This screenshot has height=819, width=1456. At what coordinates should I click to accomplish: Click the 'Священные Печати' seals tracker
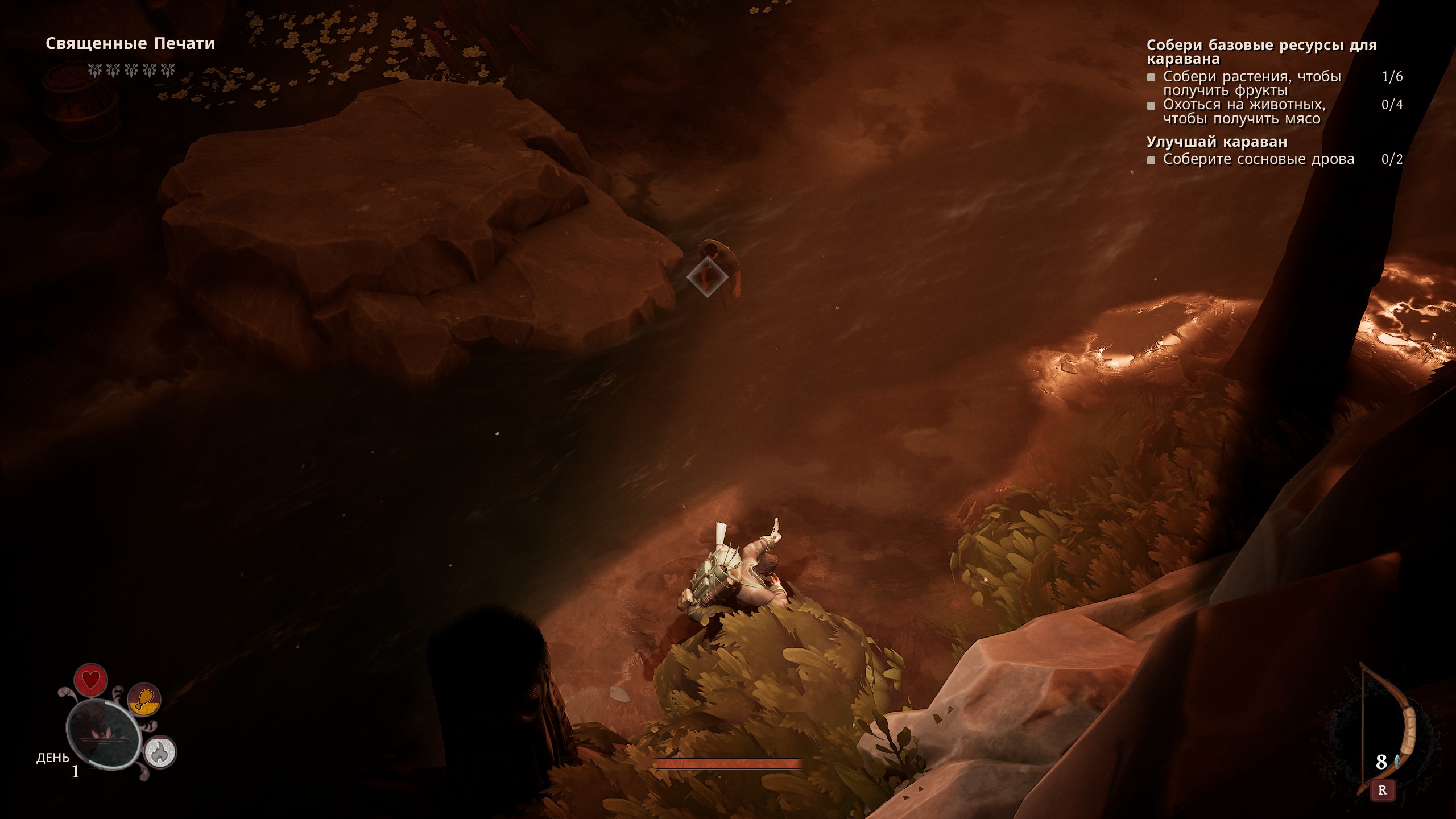[x=130, y=44]
